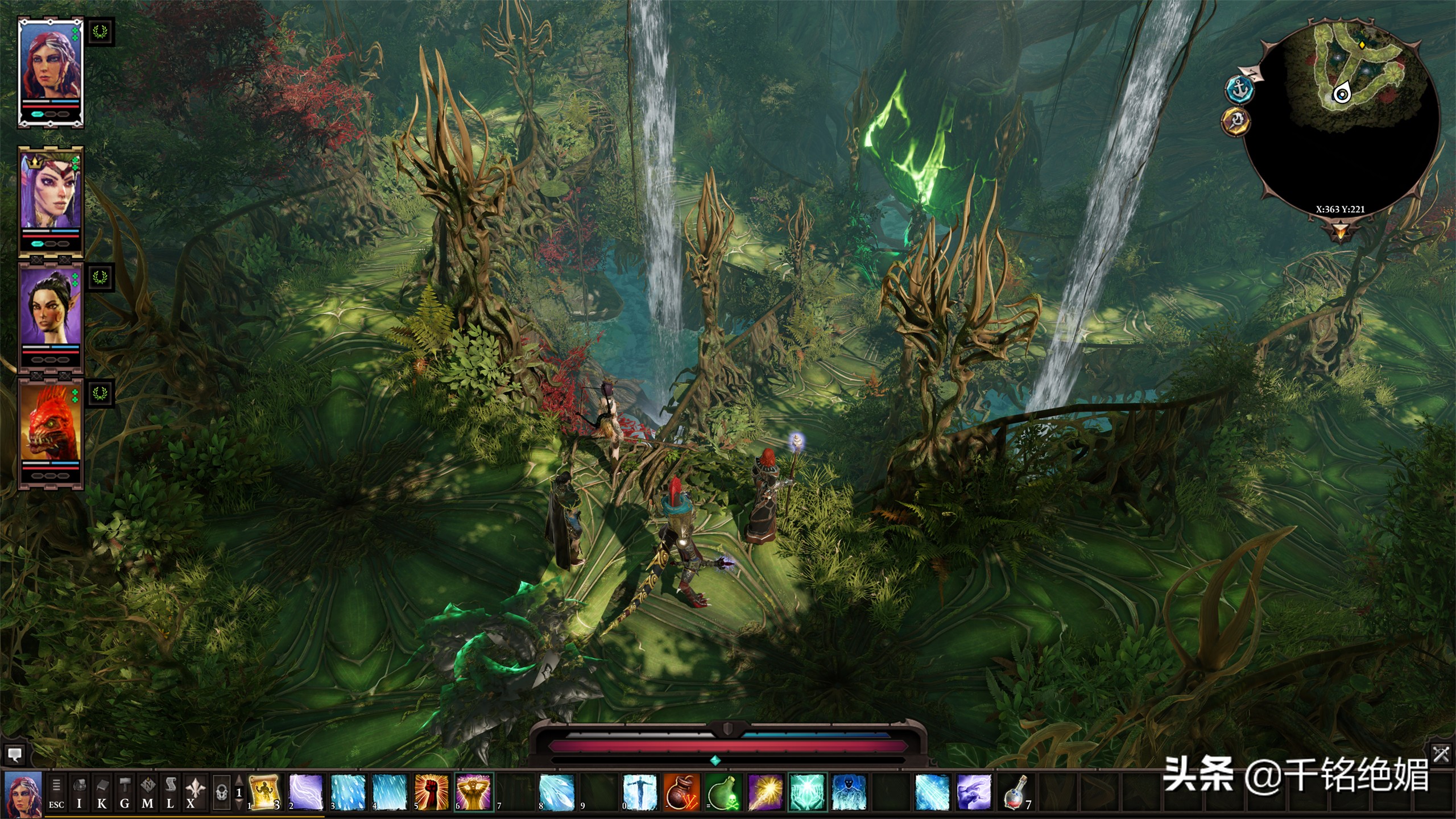
Task: Toggle the hotbar lock padlock
Action: (x=222, y=792)
